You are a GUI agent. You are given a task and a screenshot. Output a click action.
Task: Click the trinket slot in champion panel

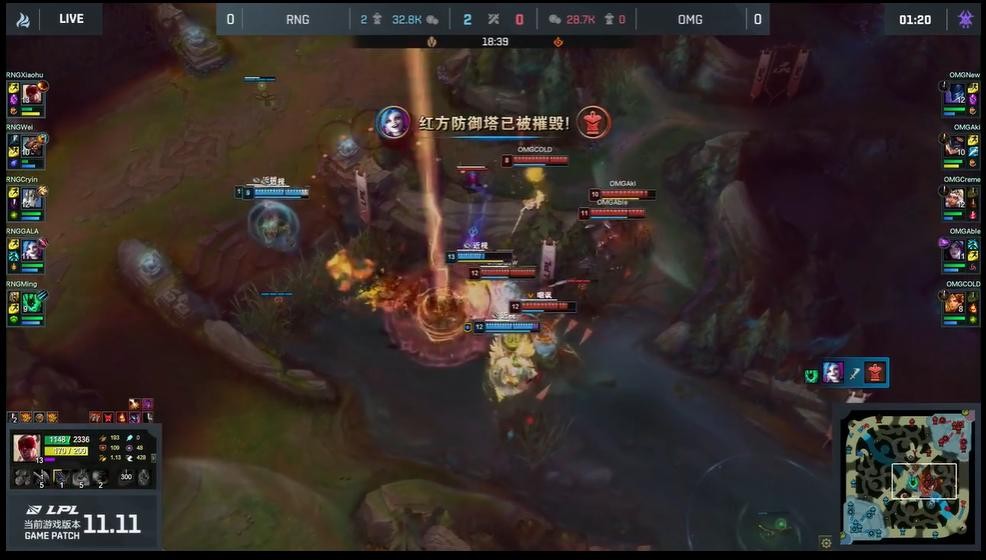pyautogui.click(x=144, y=478)
